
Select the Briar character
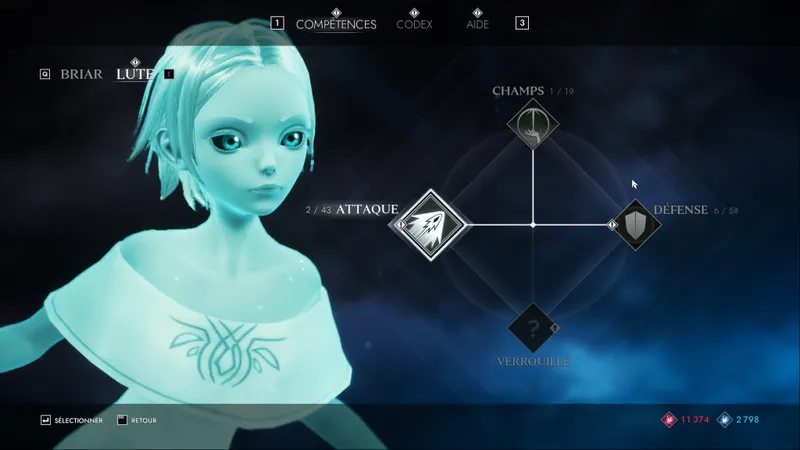(81, 74)
